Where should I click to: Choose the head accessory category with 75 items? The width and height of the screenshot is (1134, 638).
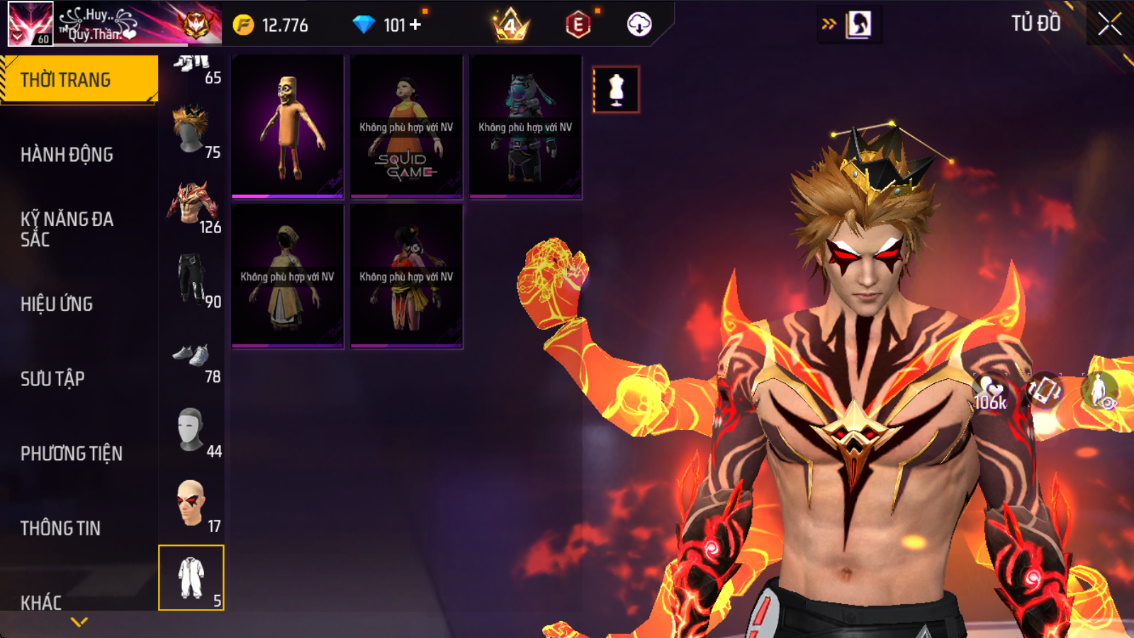coord(192,130)
